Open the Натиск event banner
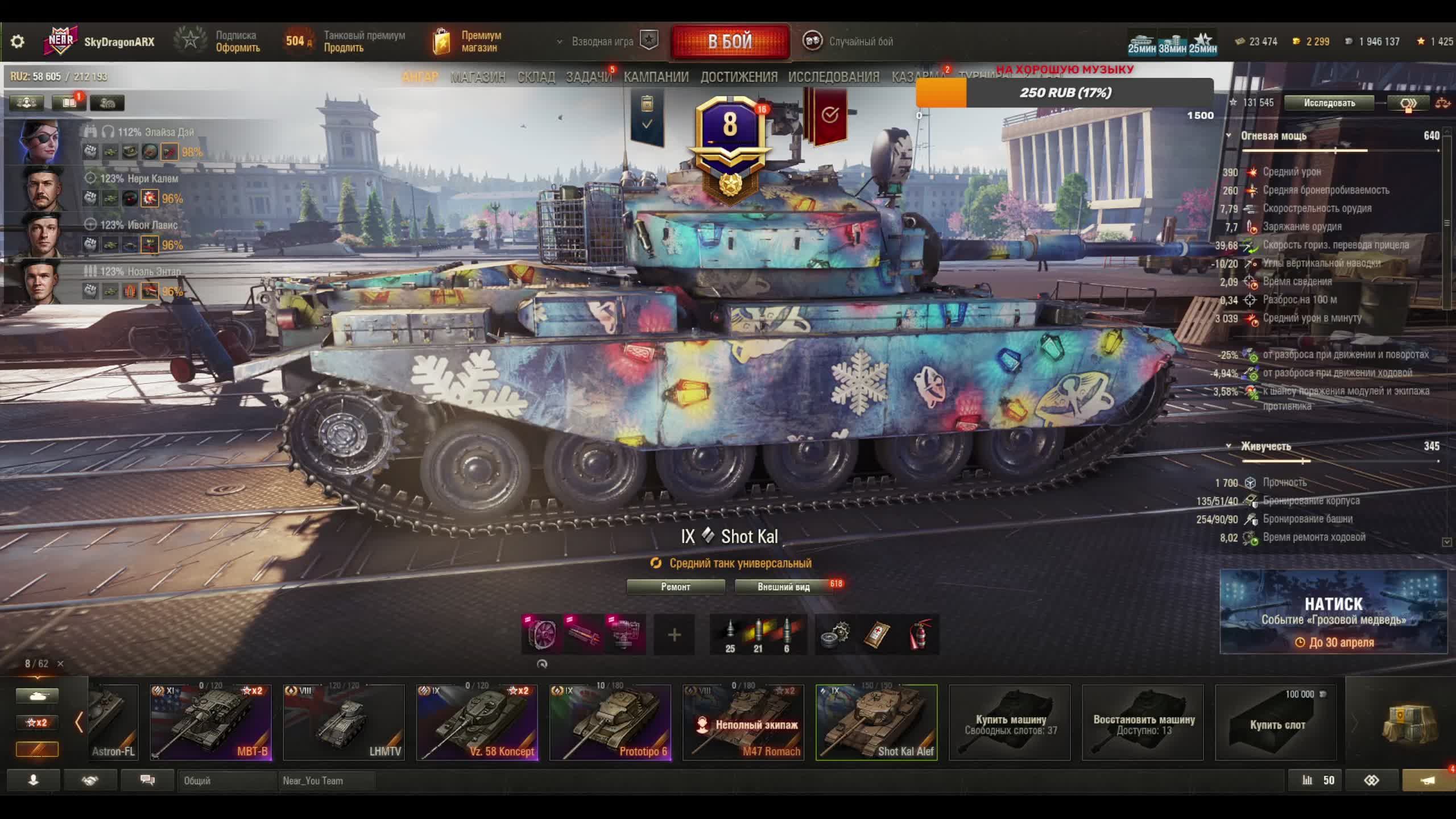 [x=1333, y=611]
